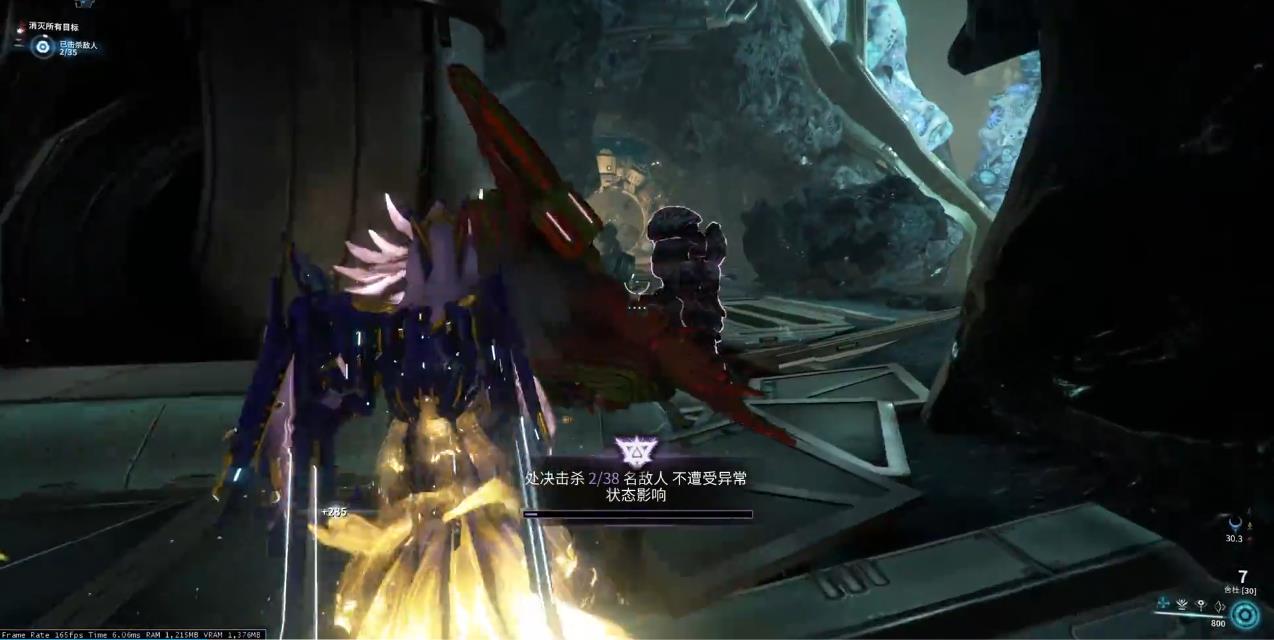
Task: Activate the first ability with crossed arrows
Action: (x=1163, y=604)
